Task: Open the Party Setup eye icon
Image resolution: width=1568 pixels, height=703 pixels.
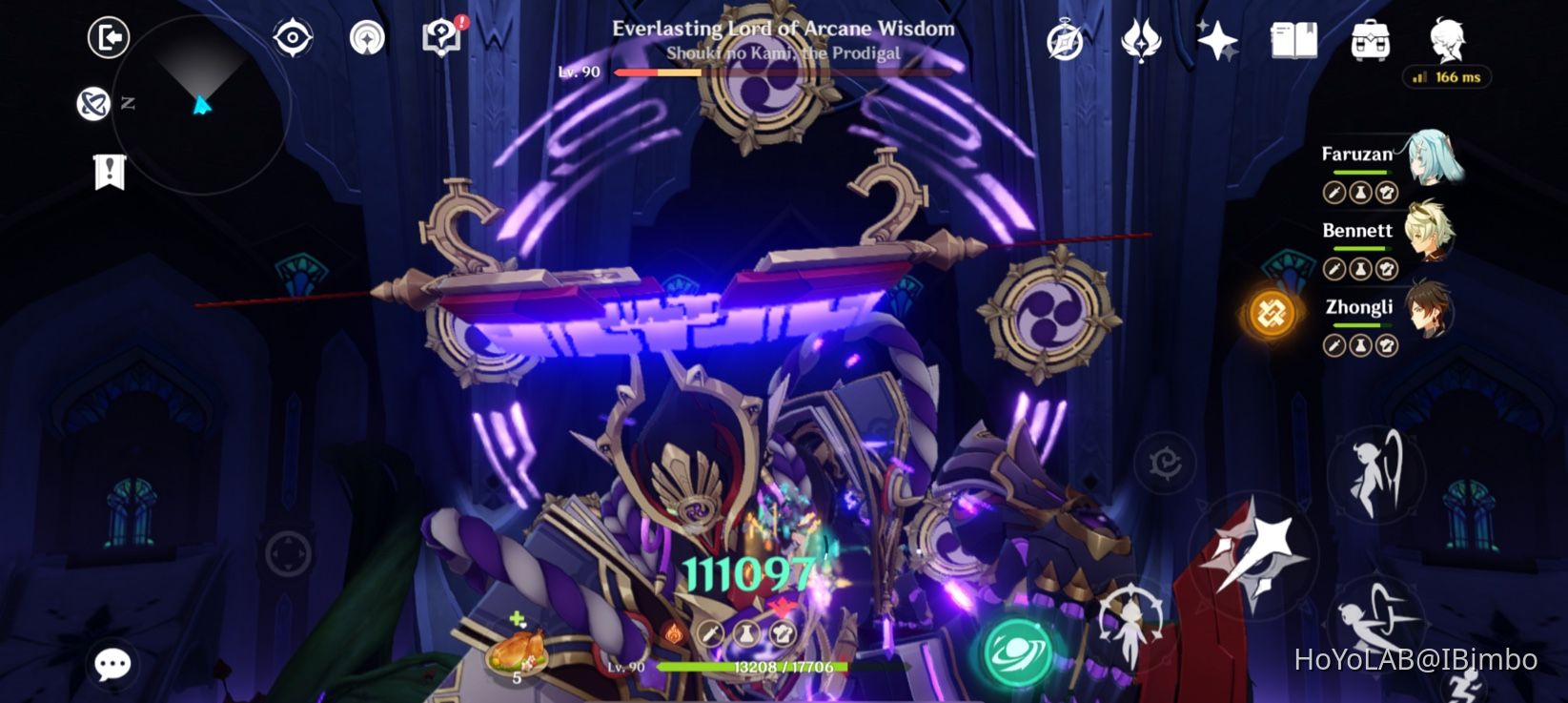Action: tap(294, 36)
